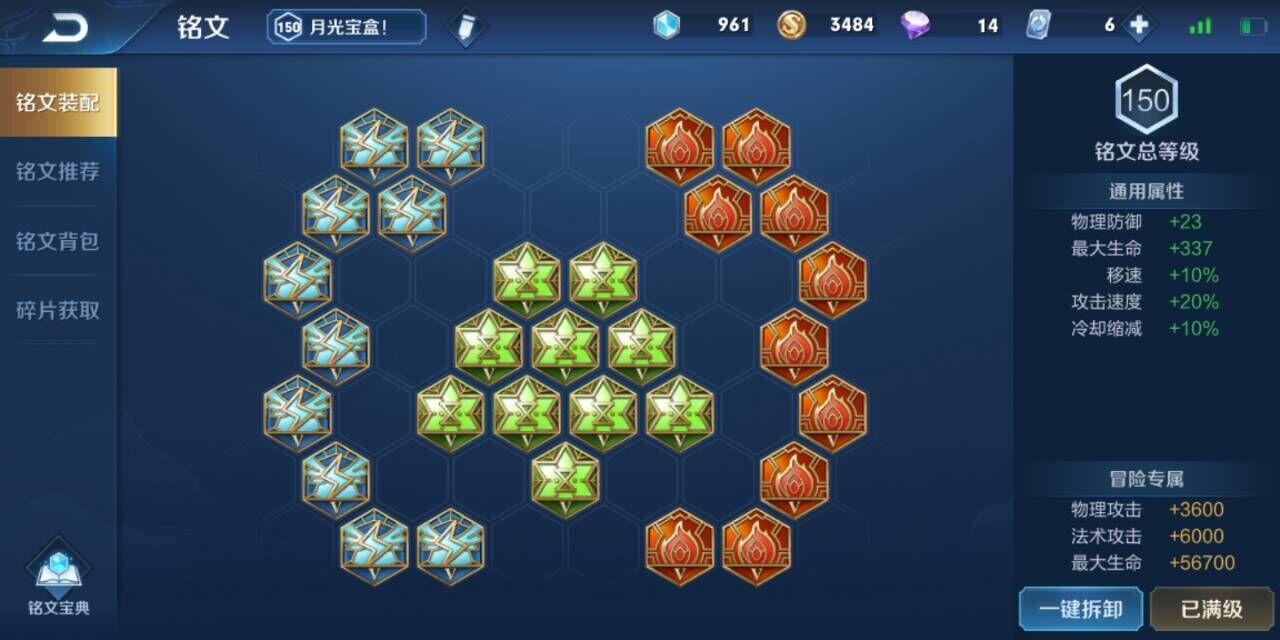This screenshot has height=640, width=1280.
Task: Open the 铭文背包 tab
Action: pos(58,241)
